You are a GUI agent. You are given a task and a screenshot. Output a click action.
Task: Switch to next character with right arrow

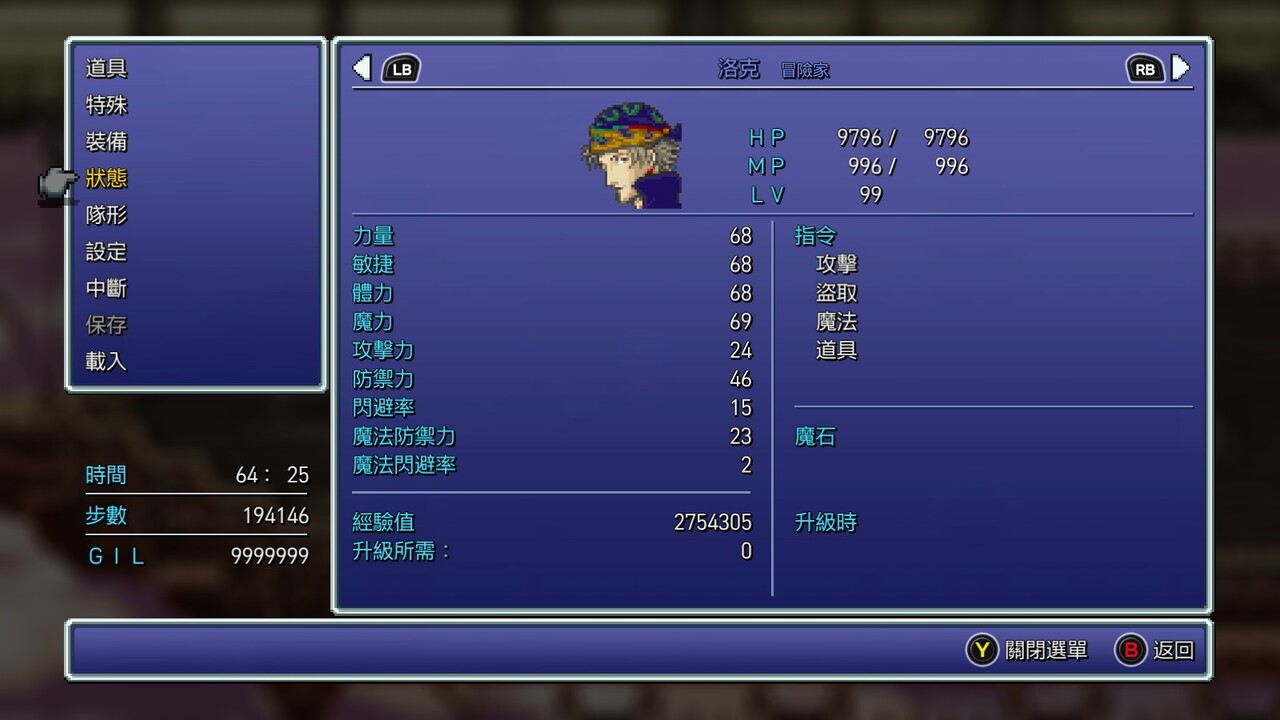click(x=1181, y=68)
